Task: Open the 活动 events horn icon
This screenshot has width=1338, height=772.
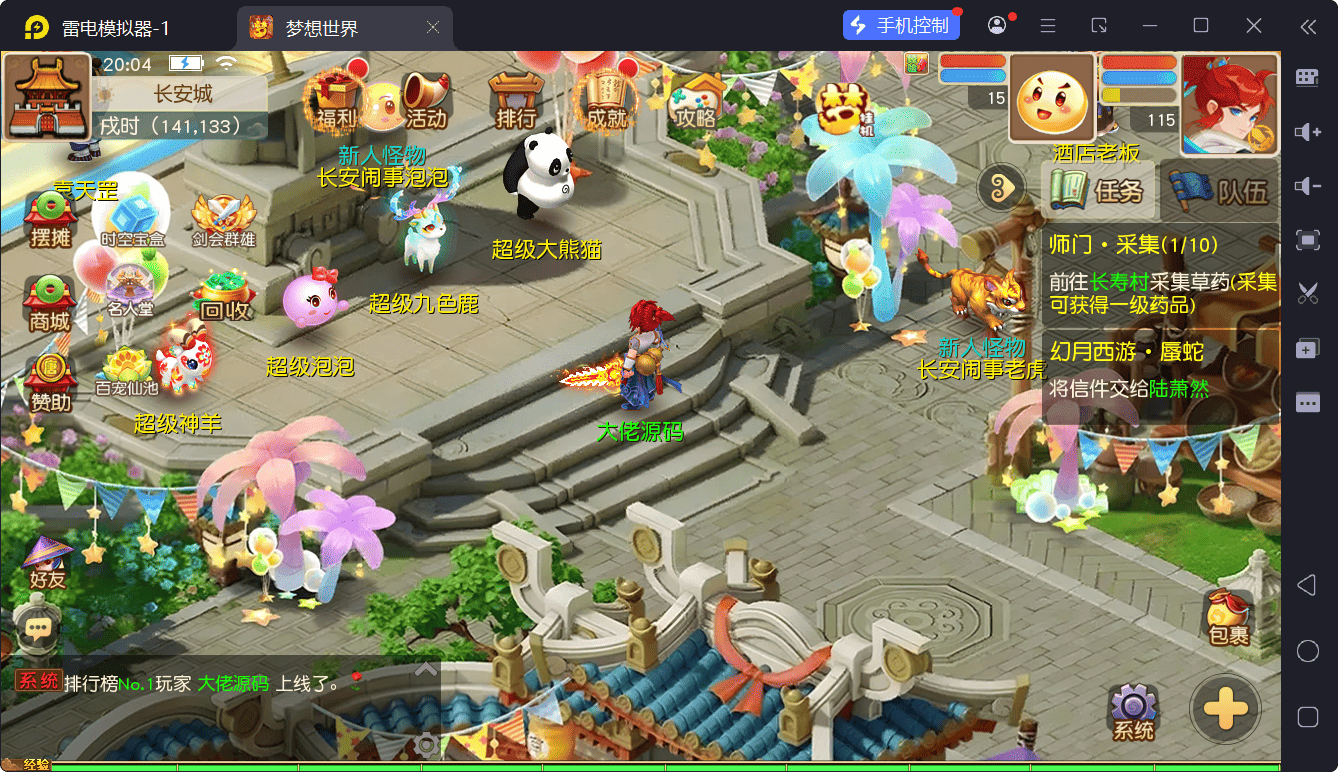Action: (x=426, y=100)
